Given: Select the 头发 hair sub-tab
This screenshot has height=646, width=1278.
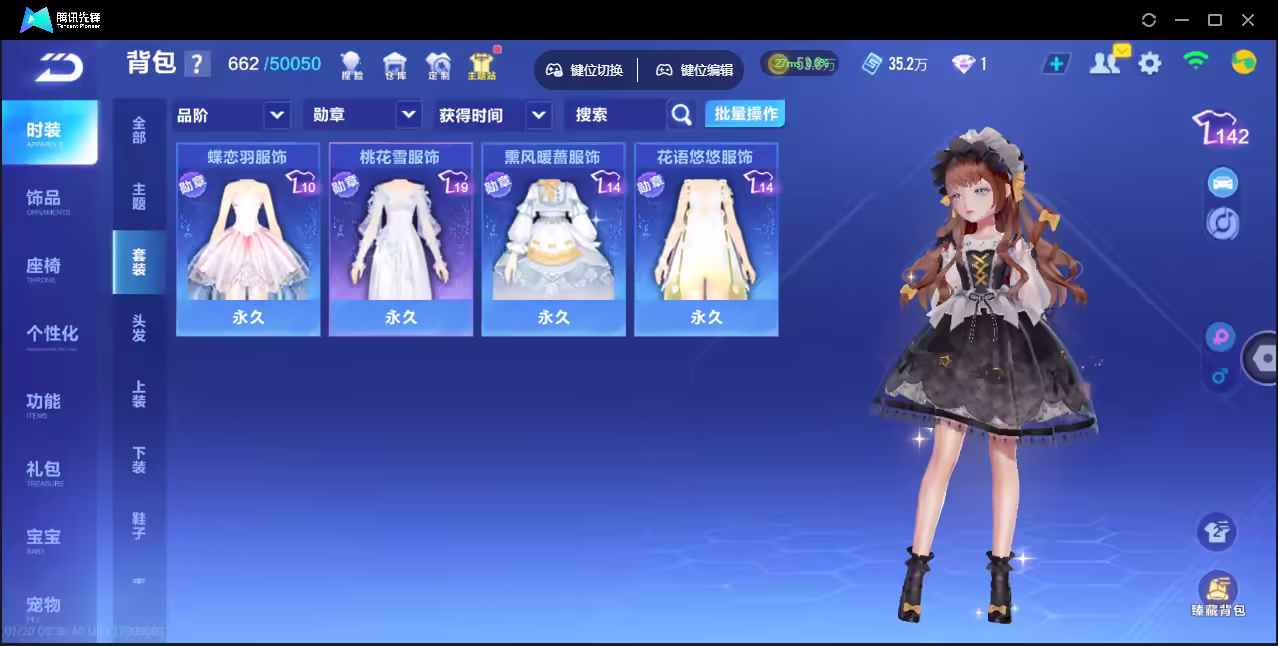Looking at the screenshot, I should point(139,328).
